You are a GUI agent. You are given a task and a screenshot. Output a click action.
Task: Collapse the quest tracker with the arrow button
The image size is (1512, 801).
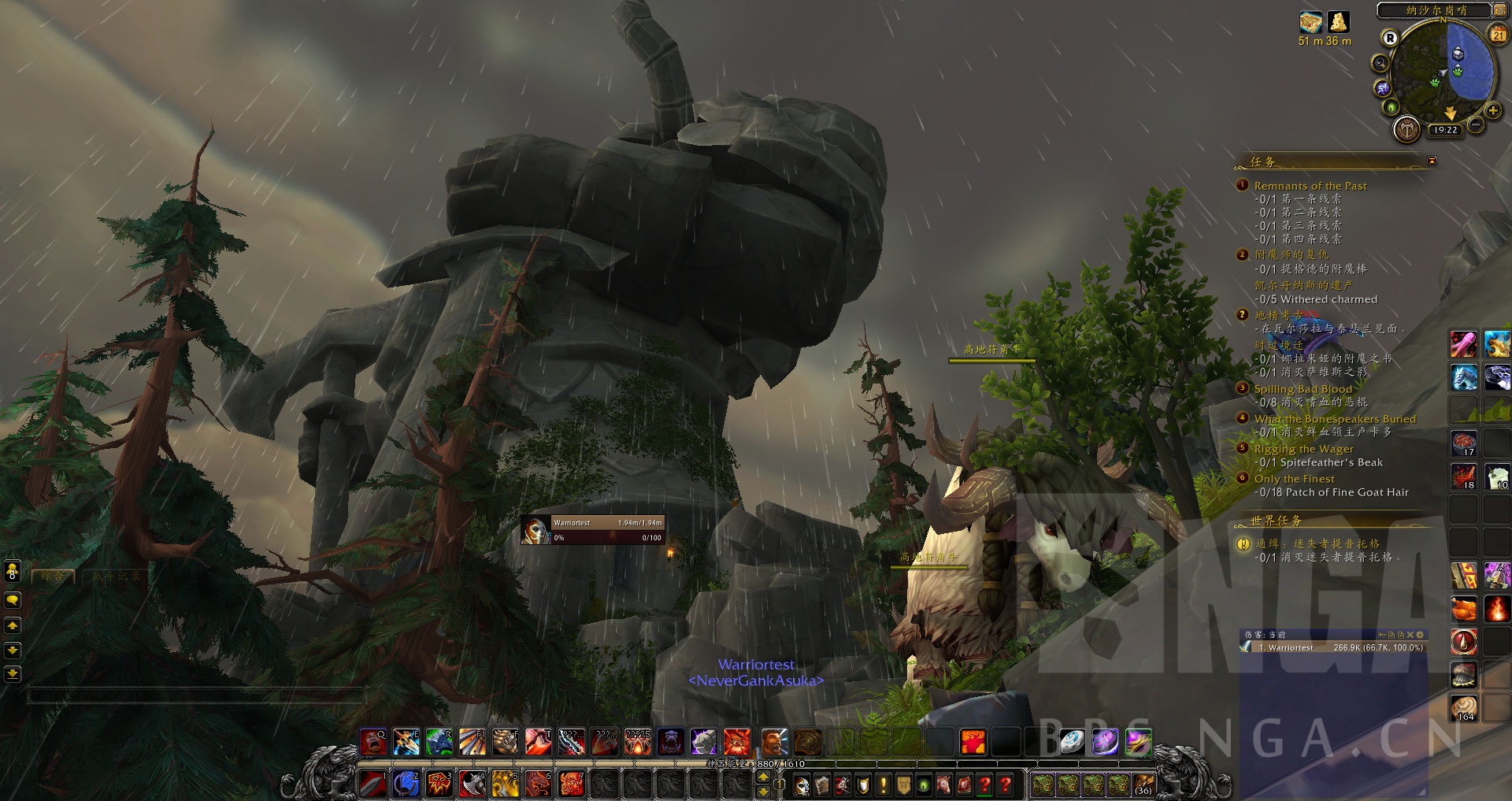point(1432,161)
